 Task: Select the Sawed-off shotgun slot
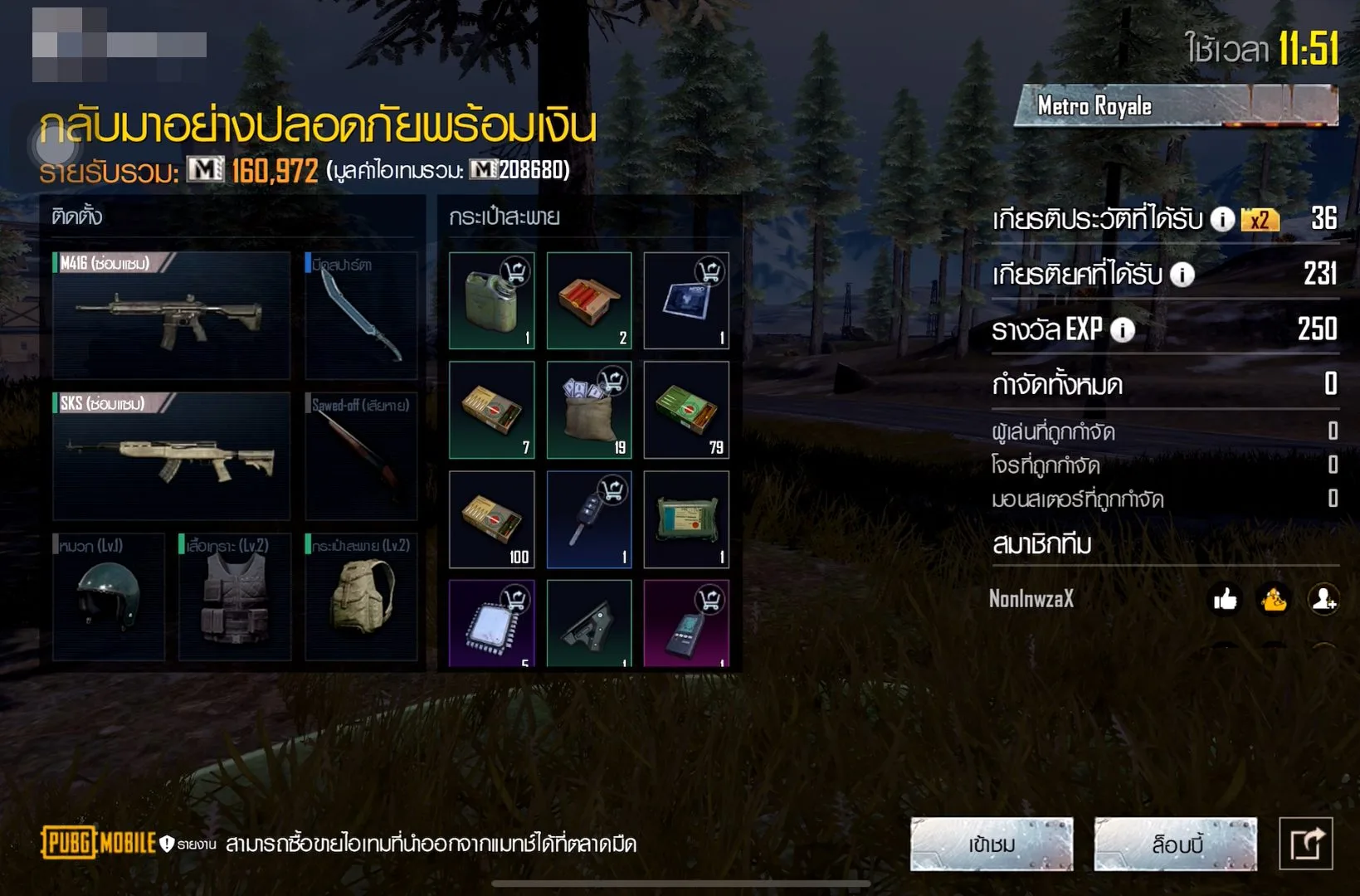361,456
